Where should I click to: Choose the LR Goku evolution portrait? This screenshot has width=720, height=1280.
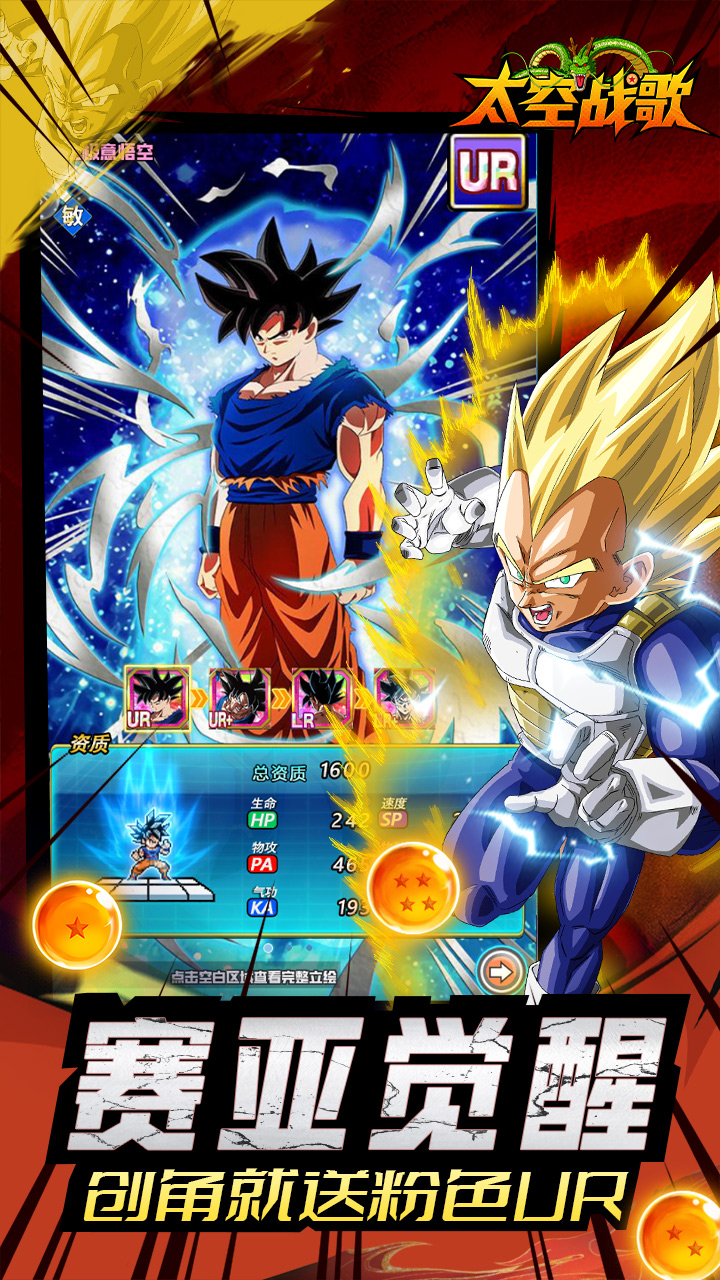(x=321, y=699)
